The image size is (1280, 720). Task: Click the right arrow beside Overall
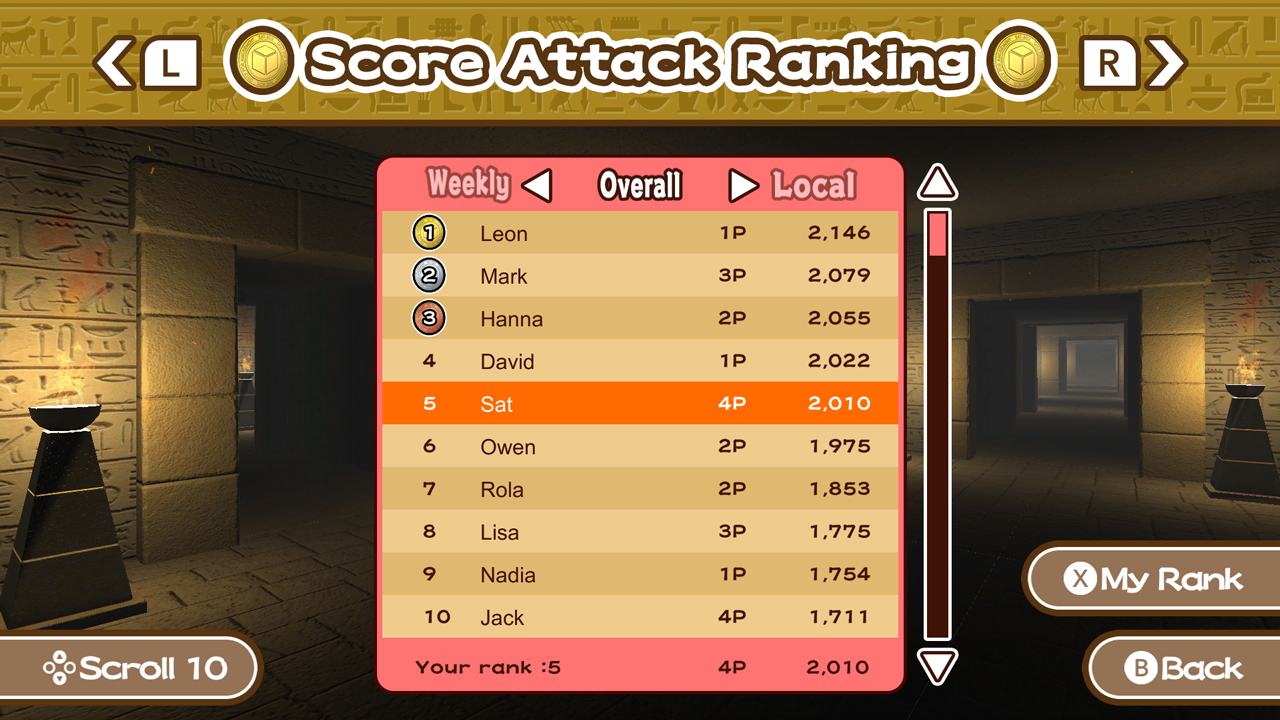742,185
